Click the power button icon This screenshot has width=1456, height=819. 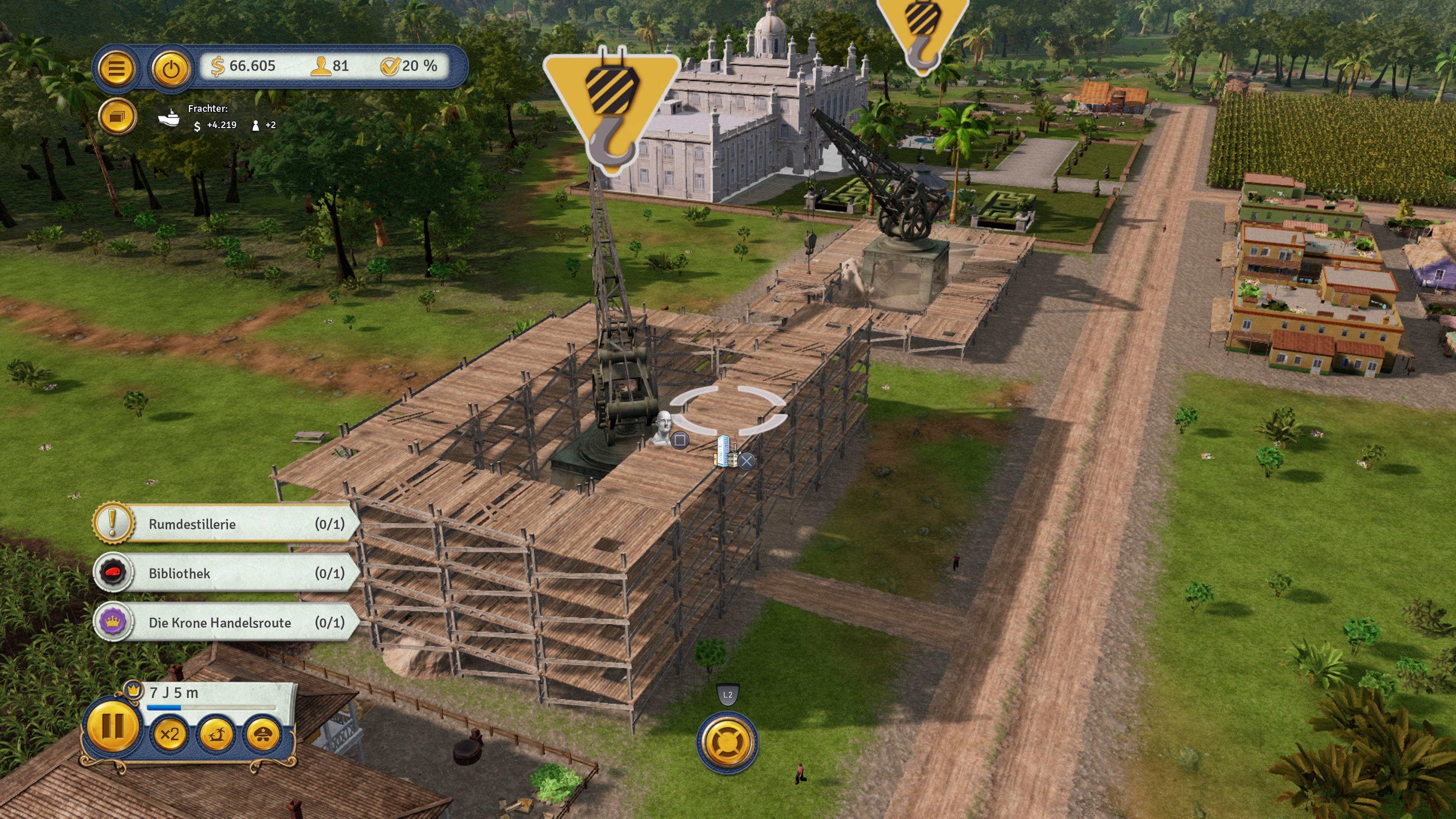pos(171,69)
